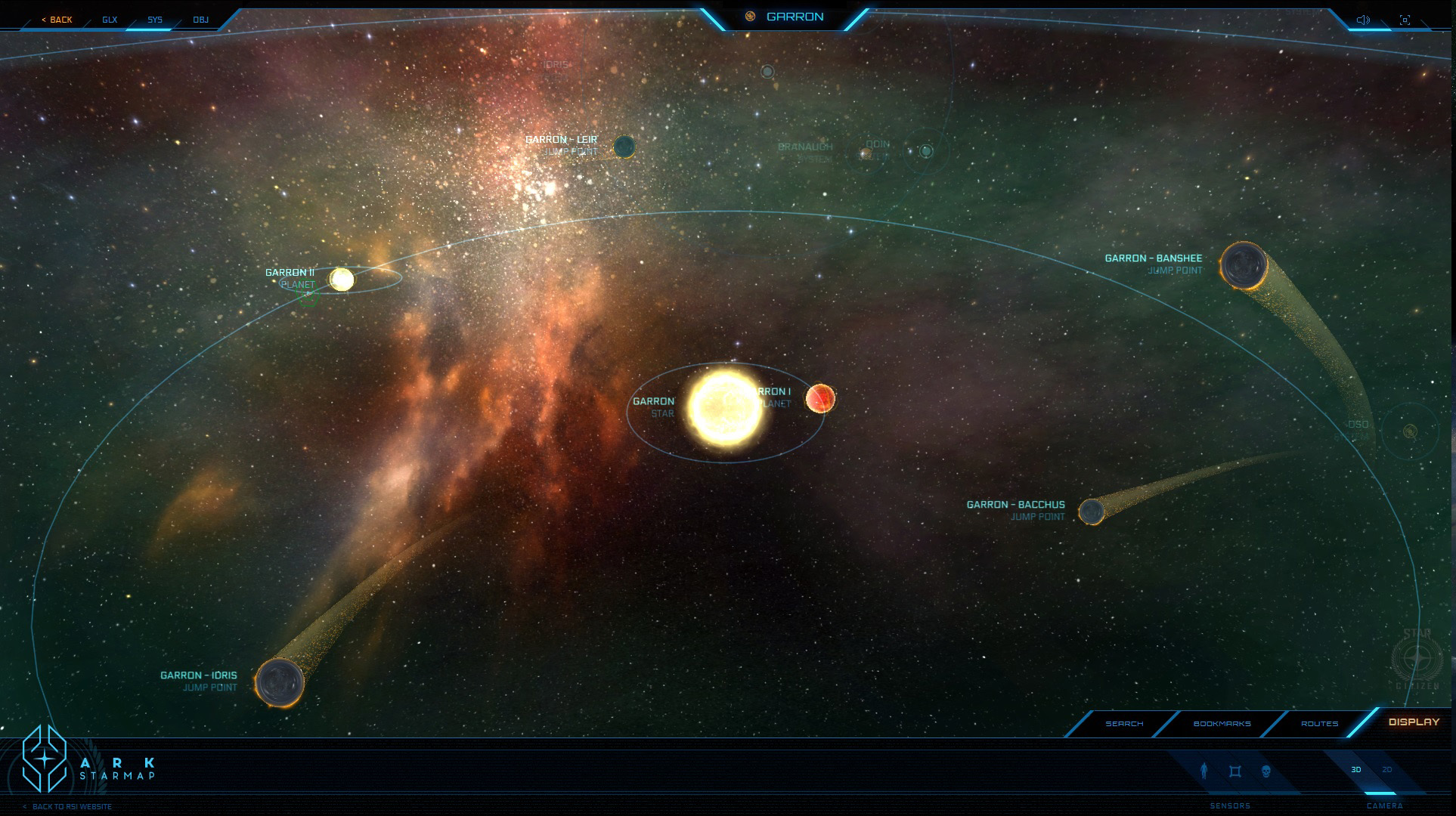This screenshot has width=1456, height=816.
Task: Select the frame sensor icon
Action: pyautogui.click(x=1234, y=771)
